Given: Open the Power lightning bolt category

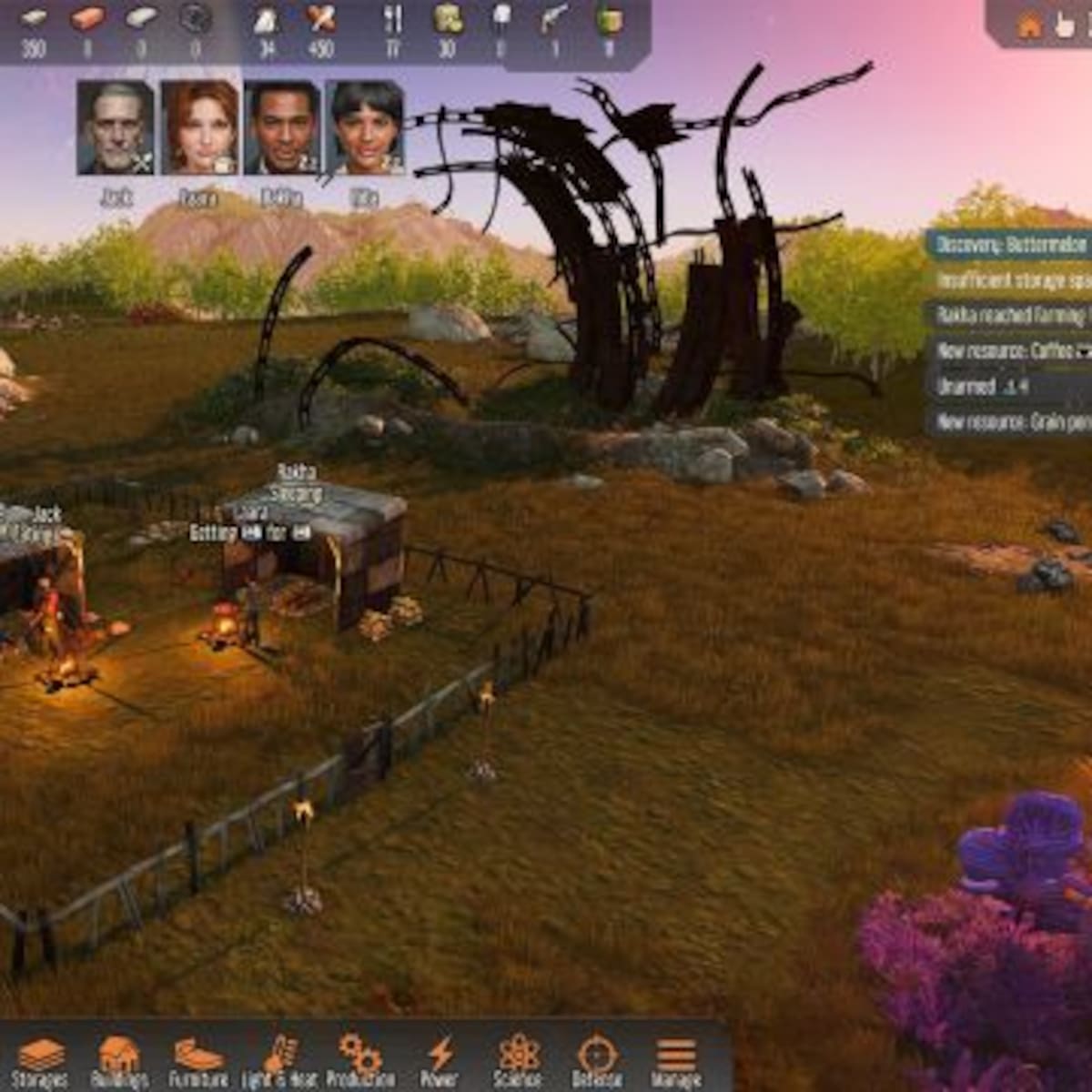Looking at the screenshot, I should point(440,1061).
